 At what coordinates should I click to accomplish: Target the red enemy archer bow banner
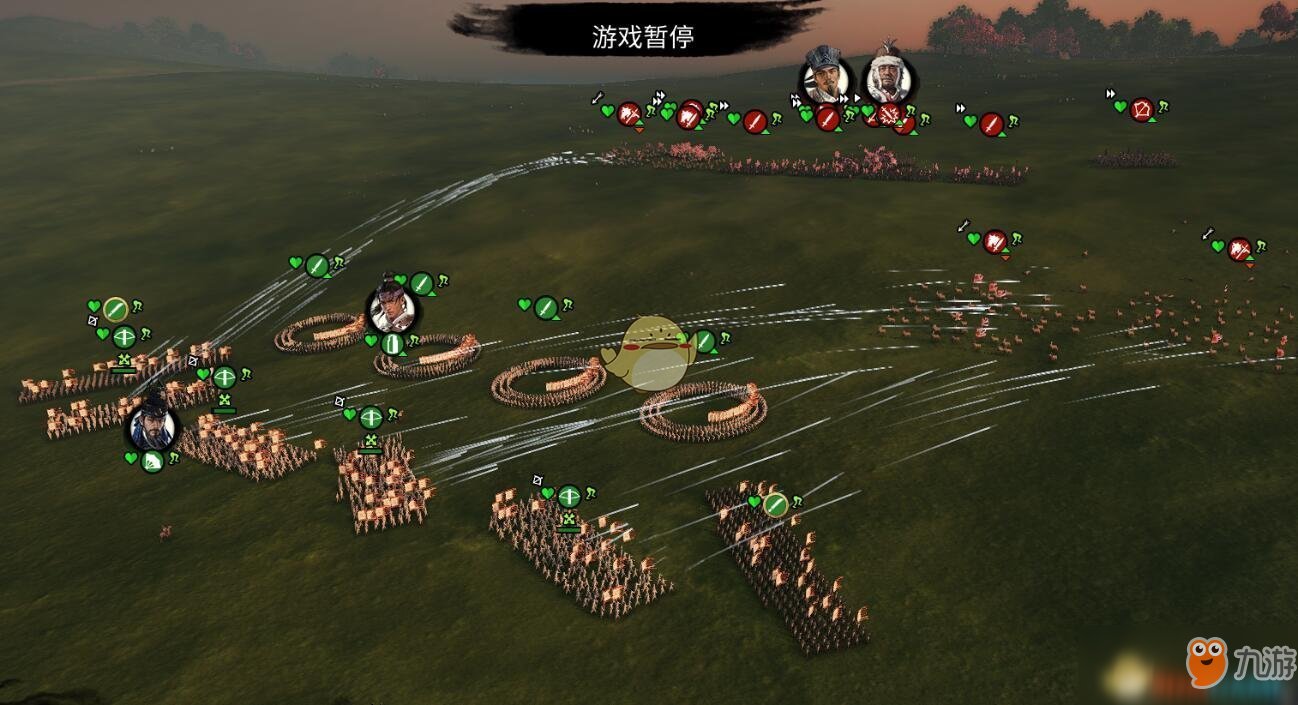[x=1142, y=110]
